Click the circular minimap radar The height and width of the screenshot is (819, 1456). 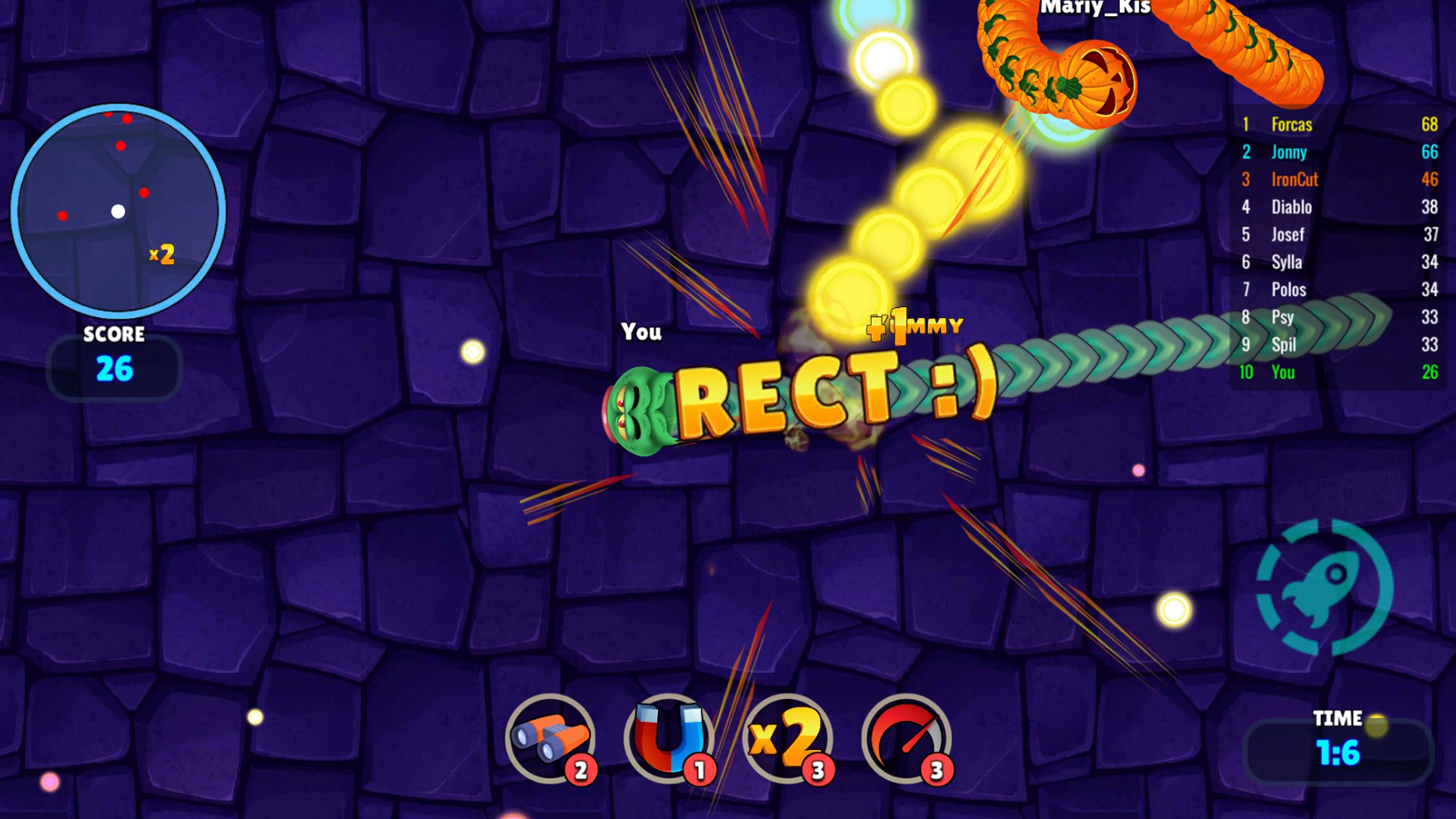118,211
